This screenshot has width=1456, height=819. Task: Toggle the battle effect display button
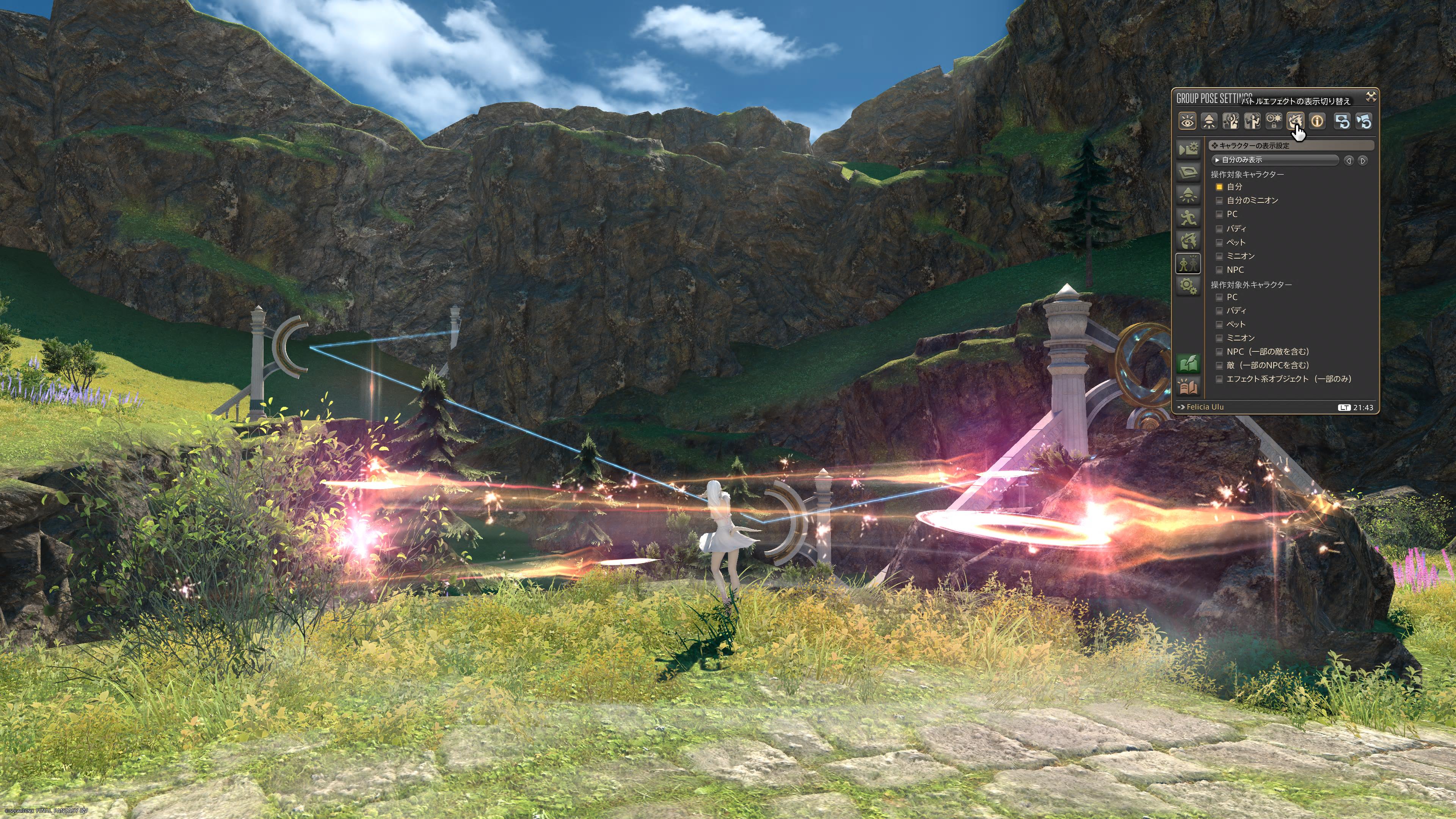(x=1295, y=121)
